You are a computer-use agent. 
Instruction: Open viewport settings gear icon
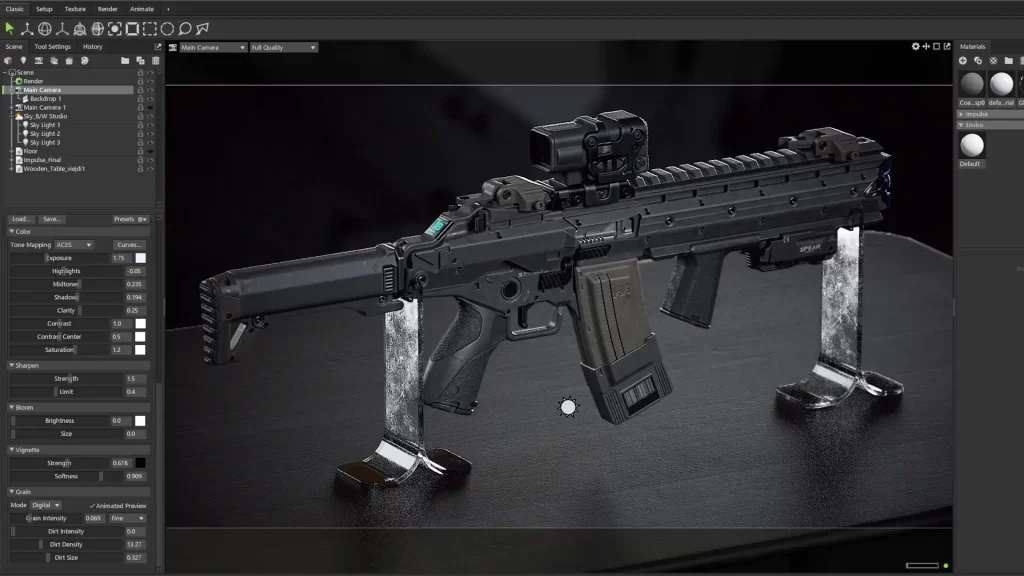[916, 47]
